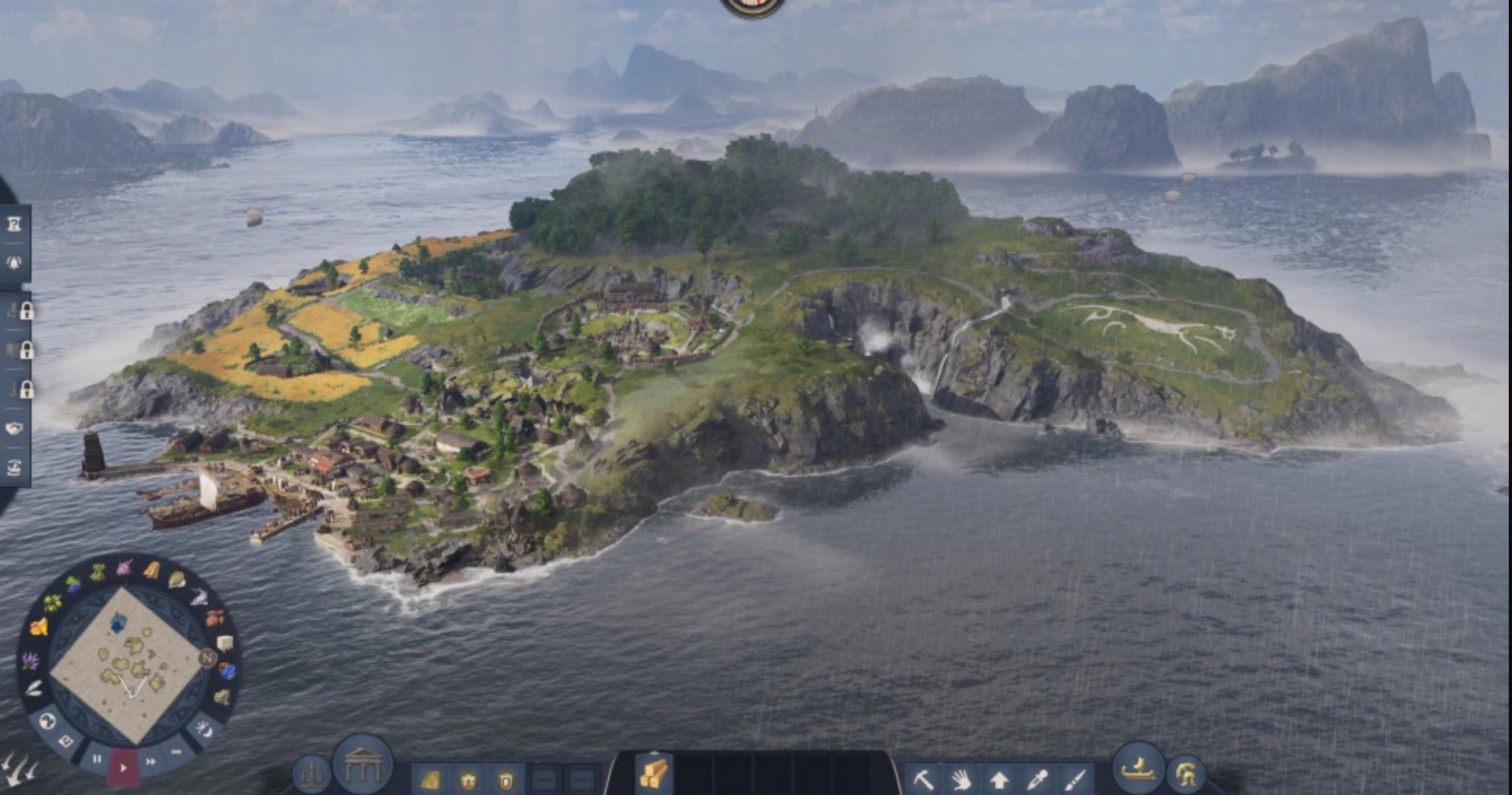Screen dimensions: 1512x795
Task: Open the question mark help scroll
Action: pos(14,224)
